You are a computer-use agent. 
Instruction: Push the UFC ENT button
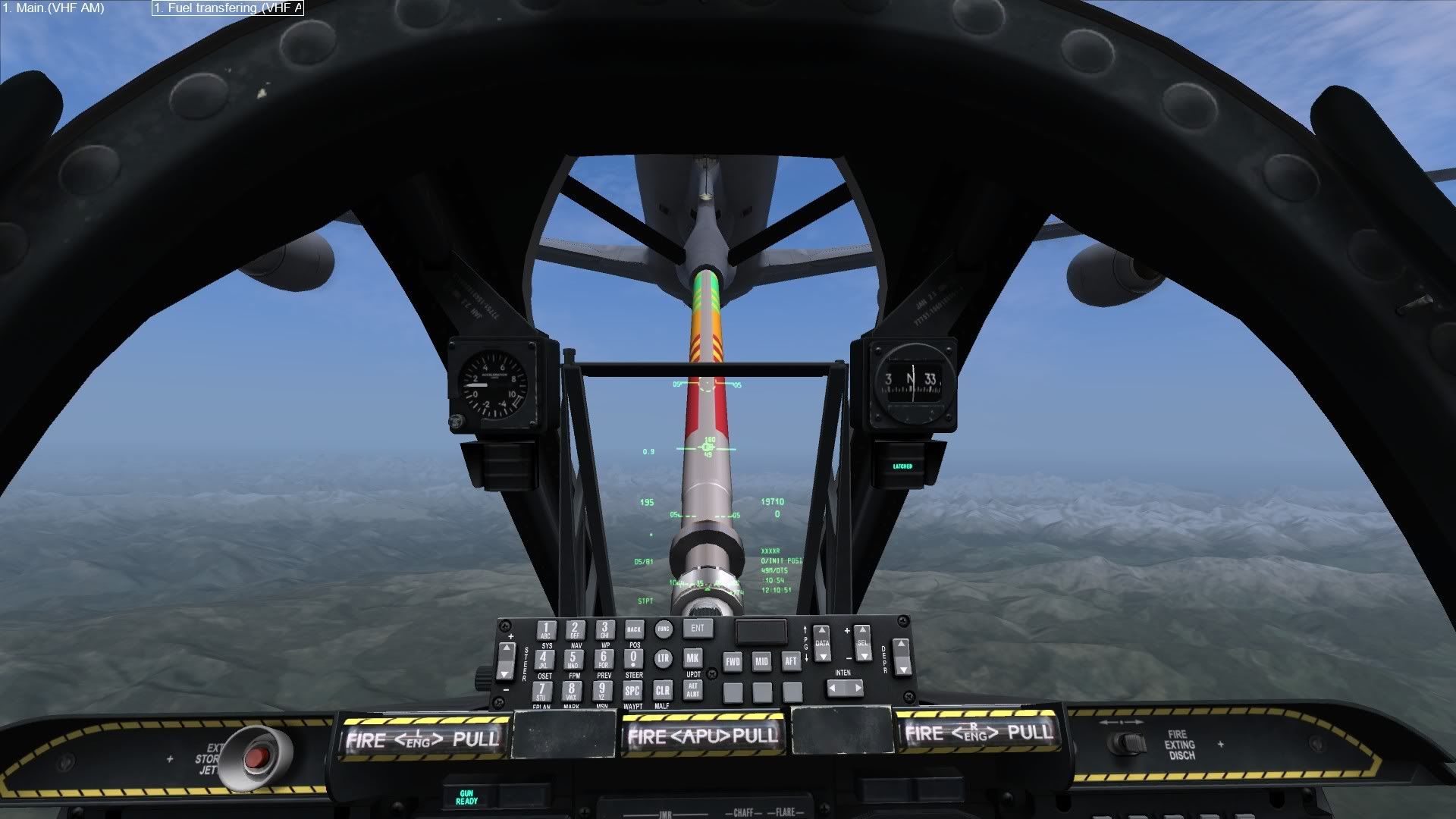tap(697, 628)
